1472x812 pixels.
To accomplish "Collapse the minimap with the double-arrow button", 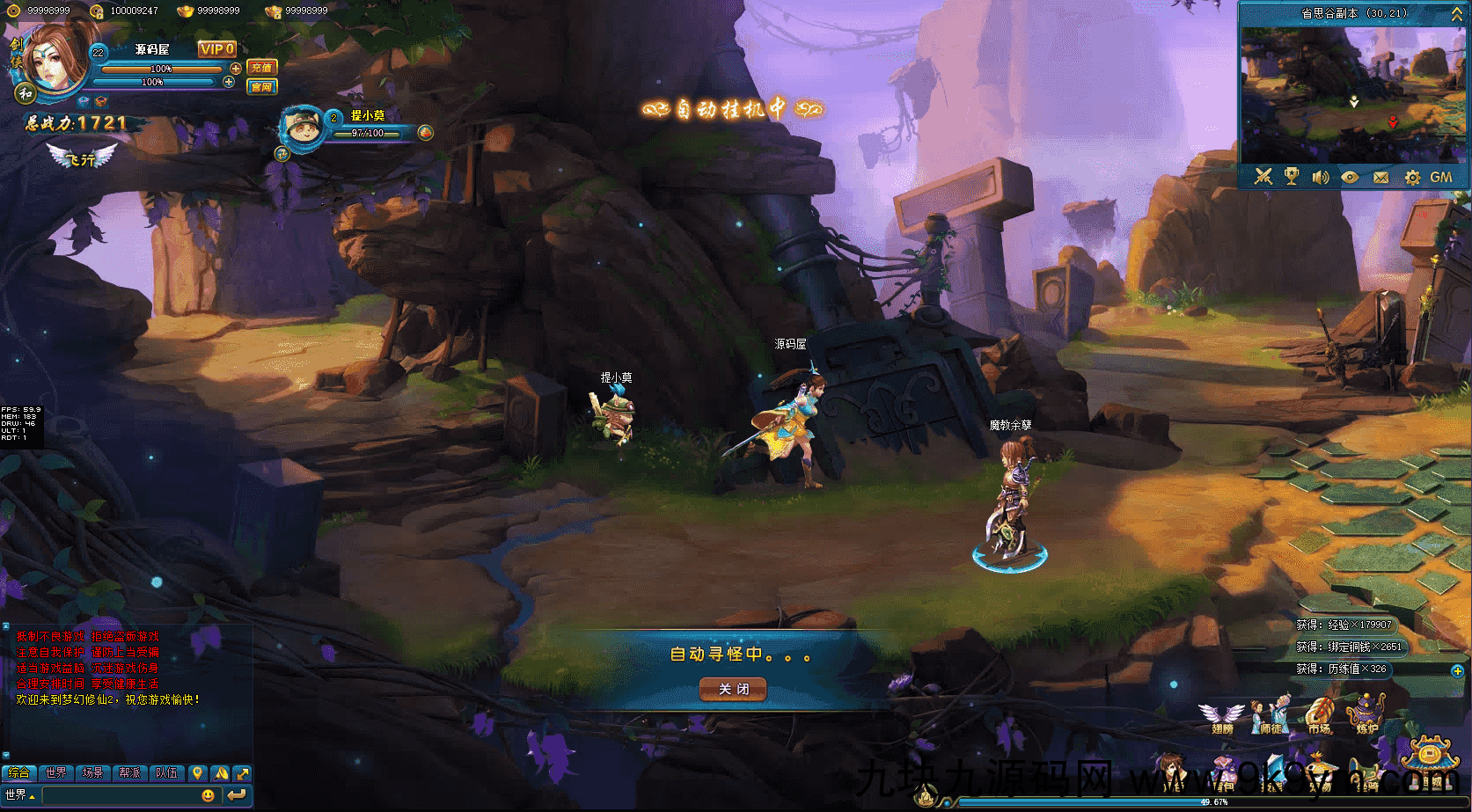I will tap(1456, 14).
